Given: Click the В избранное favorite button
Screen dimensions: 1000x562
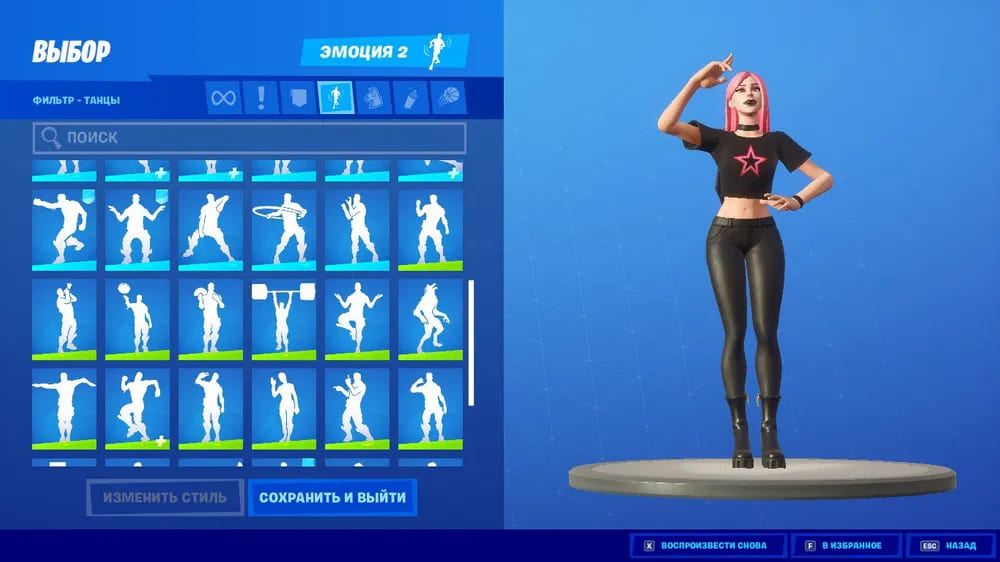Looking at the screenshot, I should [x=843, y=546].
